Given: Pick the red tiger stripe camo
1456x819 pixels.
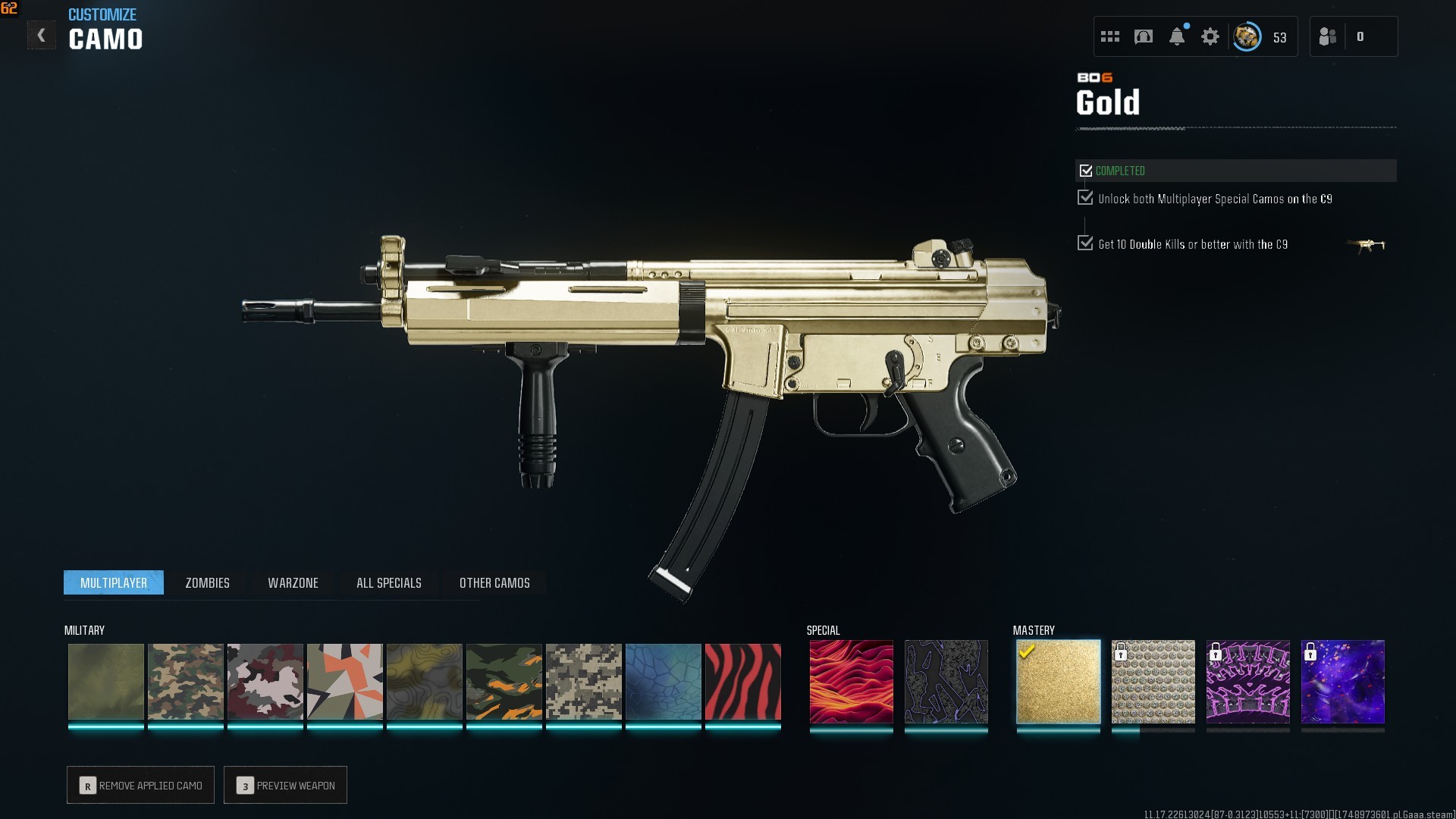Looking at the screenshot, I should tap(742, 682).
